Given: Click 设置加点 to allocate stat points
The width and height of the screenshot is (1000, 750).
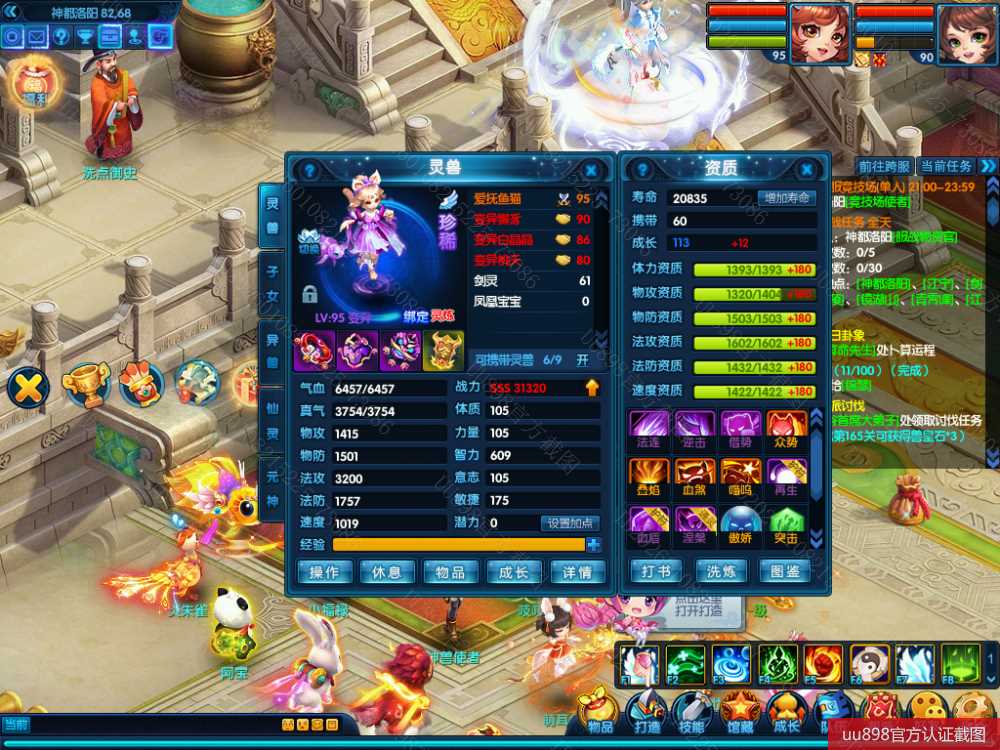Looking at the screenshot, I should click(x=570, y=523).
